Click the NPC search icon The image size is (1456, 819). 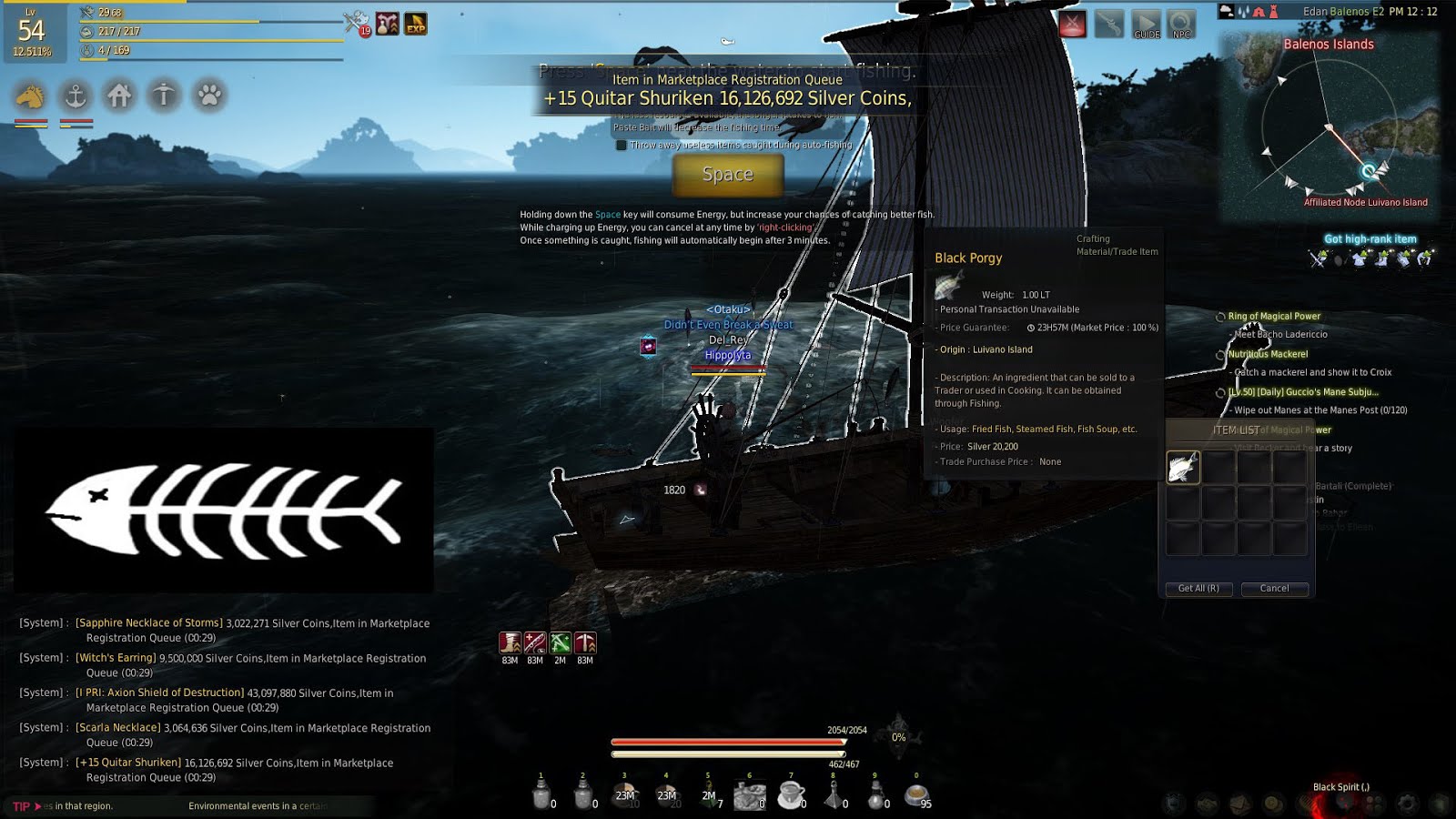(1180, 25)
